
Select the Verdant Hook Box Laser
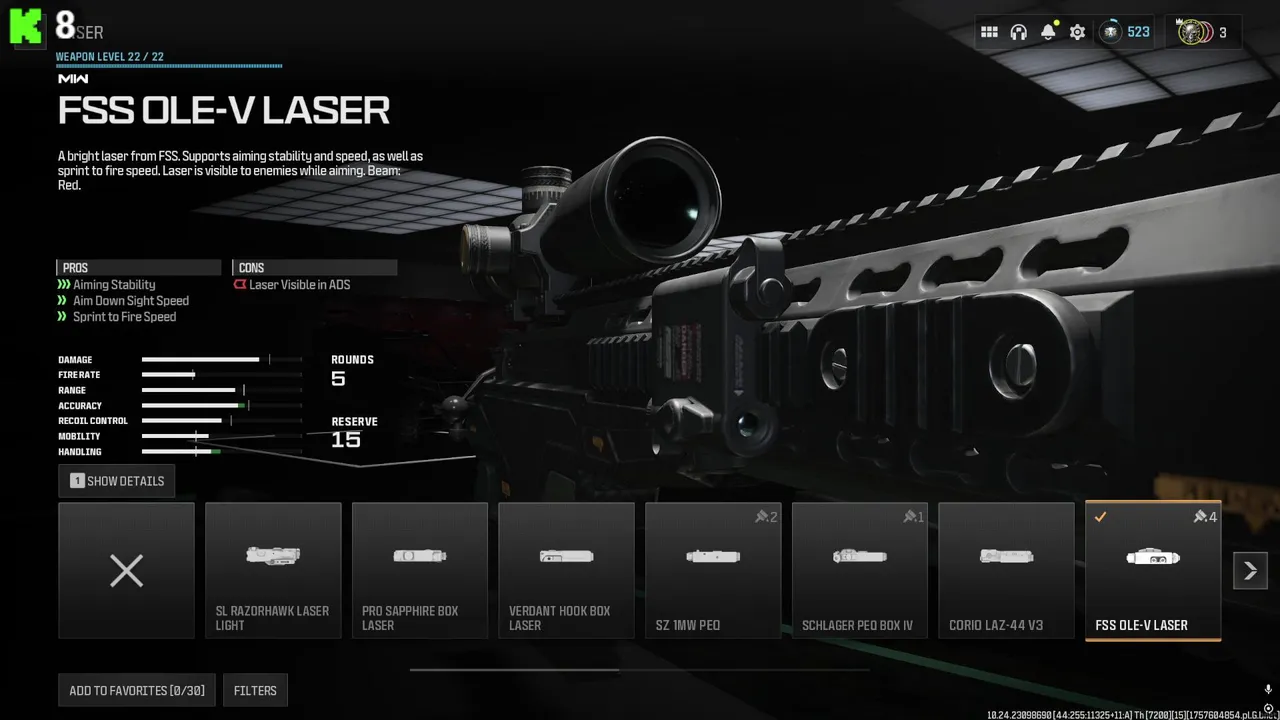(x=566, y=570)
